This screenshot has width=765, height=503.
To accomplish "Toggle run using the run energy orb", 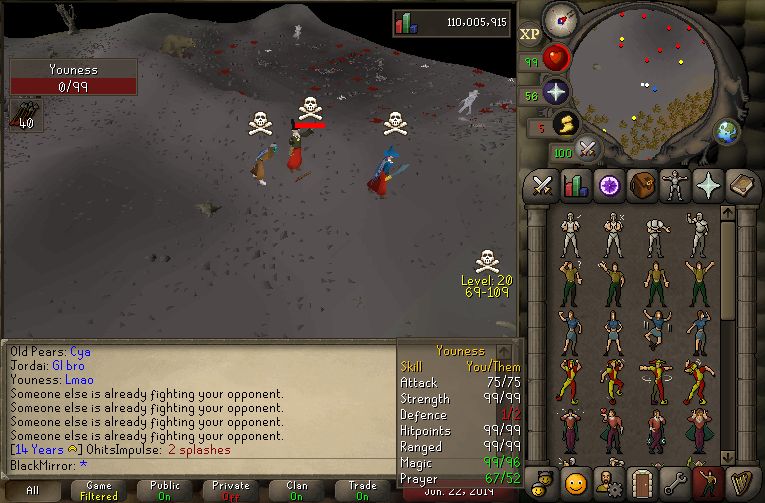I will click(567, 125).
